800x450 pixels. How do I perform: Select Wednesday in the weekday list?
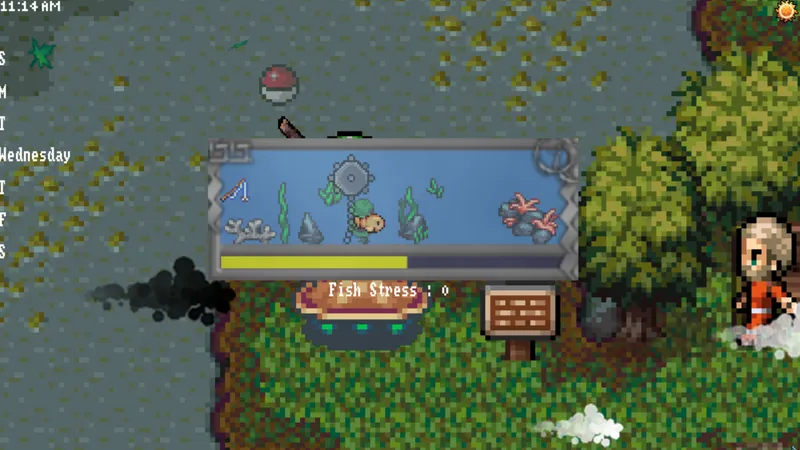35,155
